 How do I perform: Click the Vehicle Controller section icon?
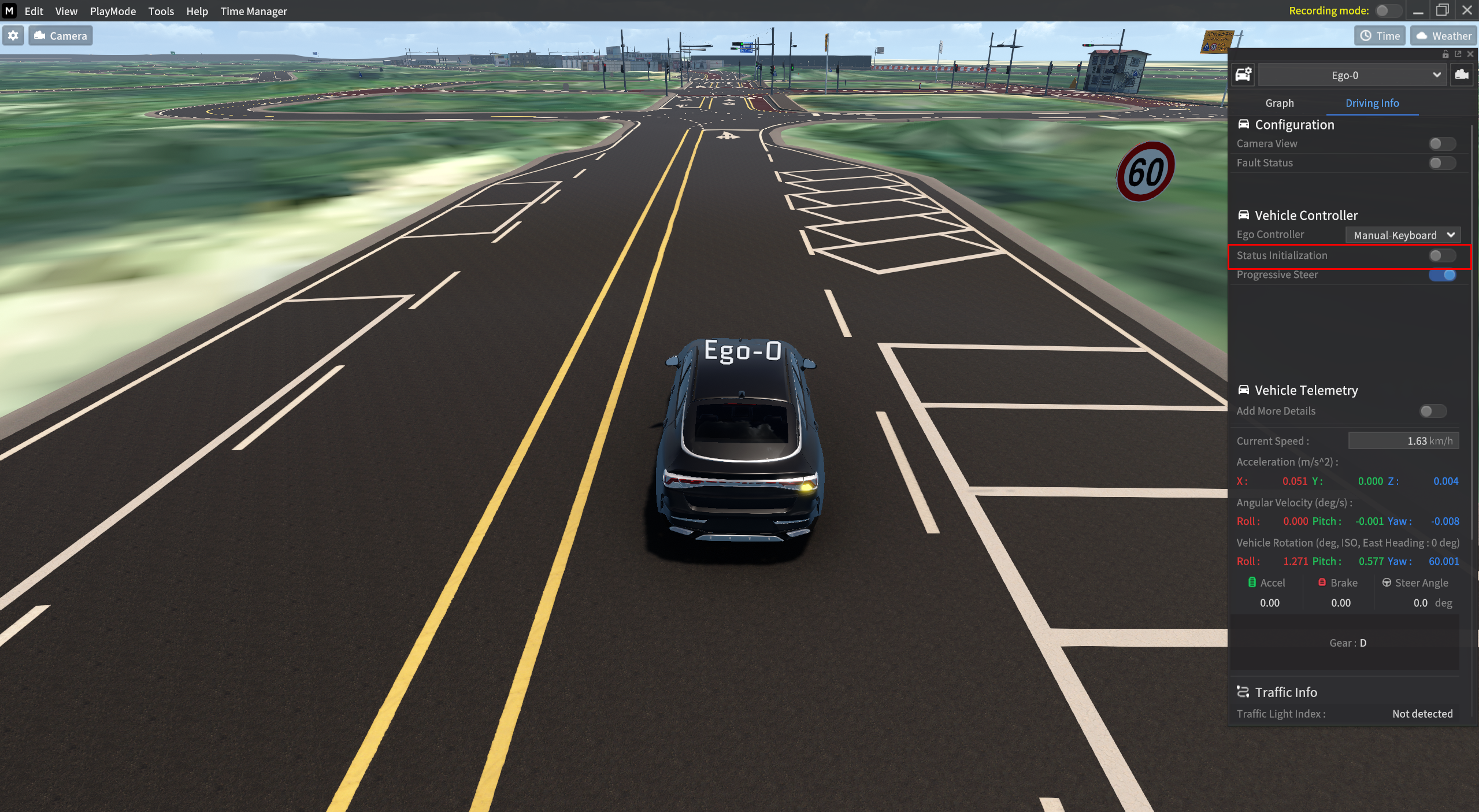(x=1244, y=214)
